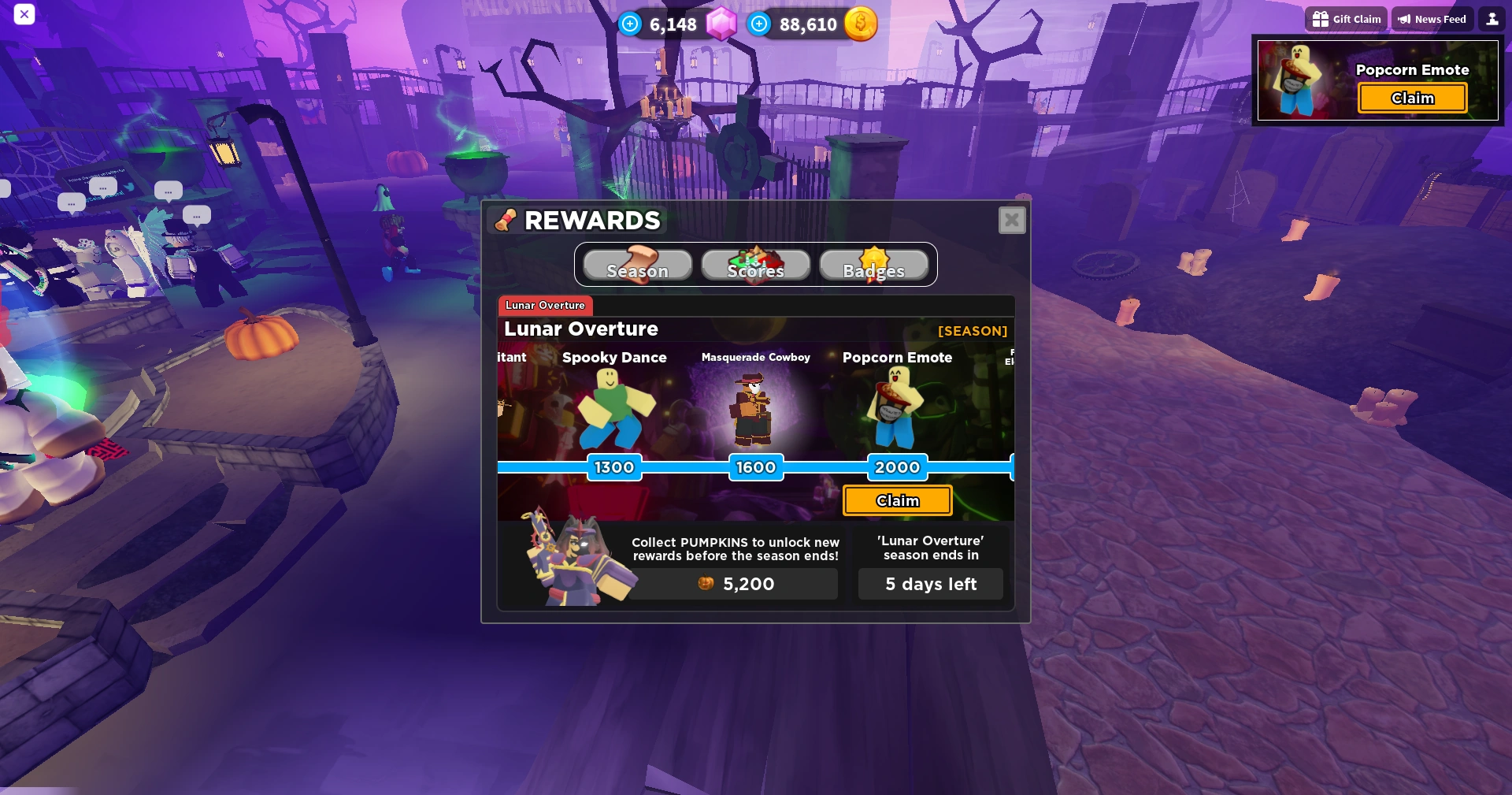Click the gold dollar coin icon
This screenshot has height=795, width=1512.
point(861,24)
